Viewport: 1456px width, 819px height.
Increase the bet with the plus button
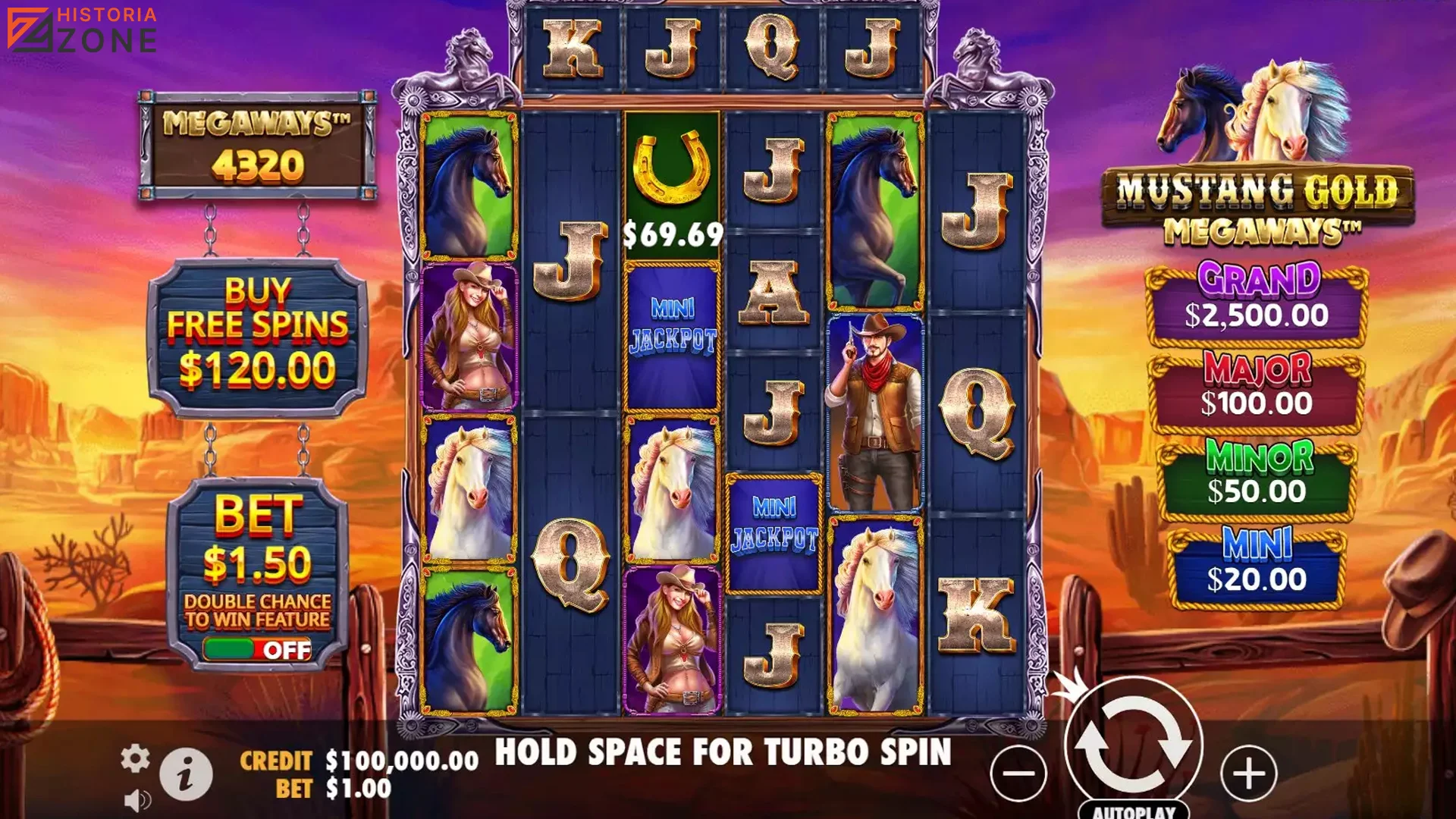tap(1248, 773)
